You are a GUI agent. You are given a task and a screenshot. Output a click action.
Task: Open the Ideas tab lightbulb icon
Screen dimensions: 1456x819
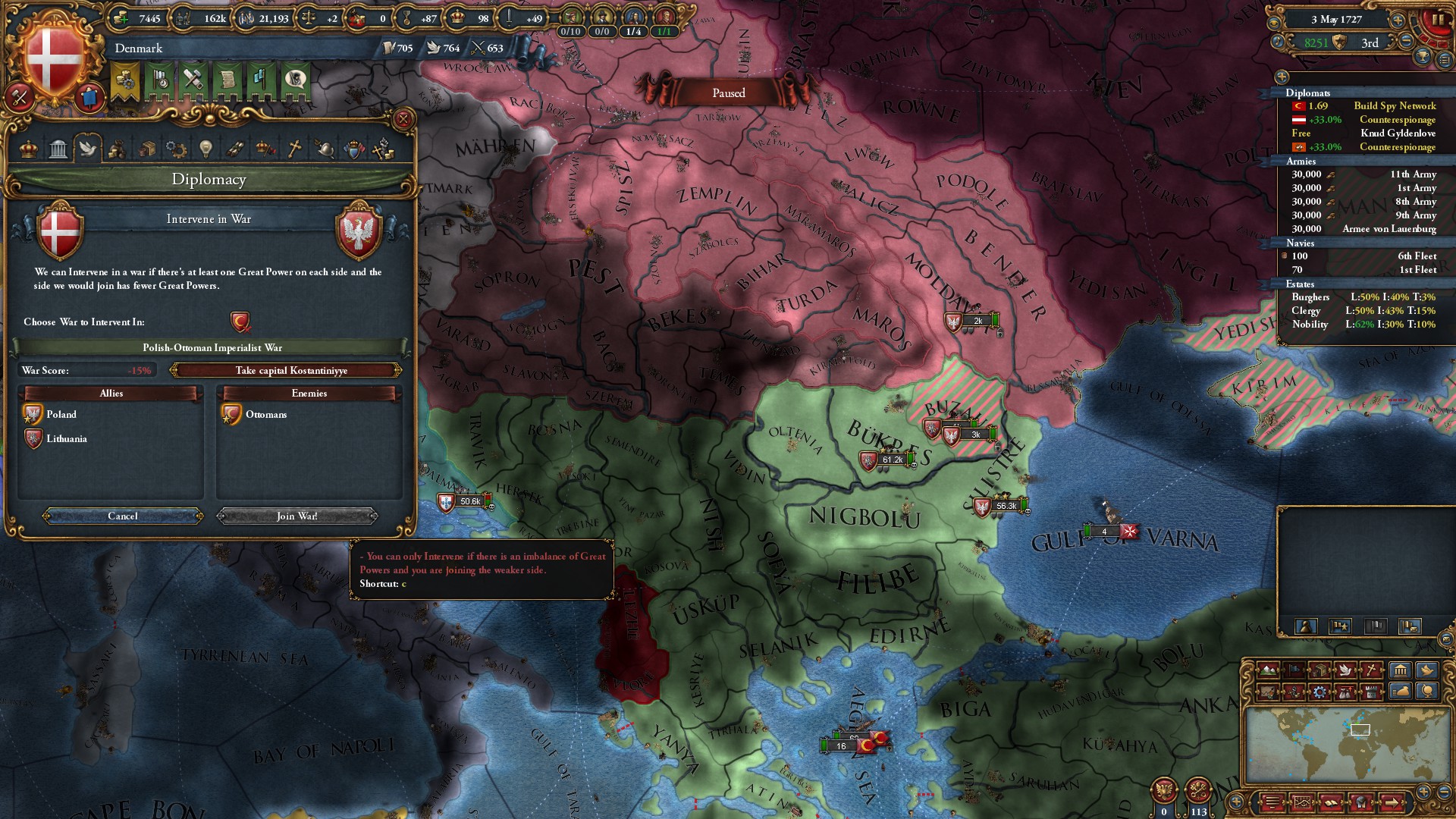tap(205, 149)
